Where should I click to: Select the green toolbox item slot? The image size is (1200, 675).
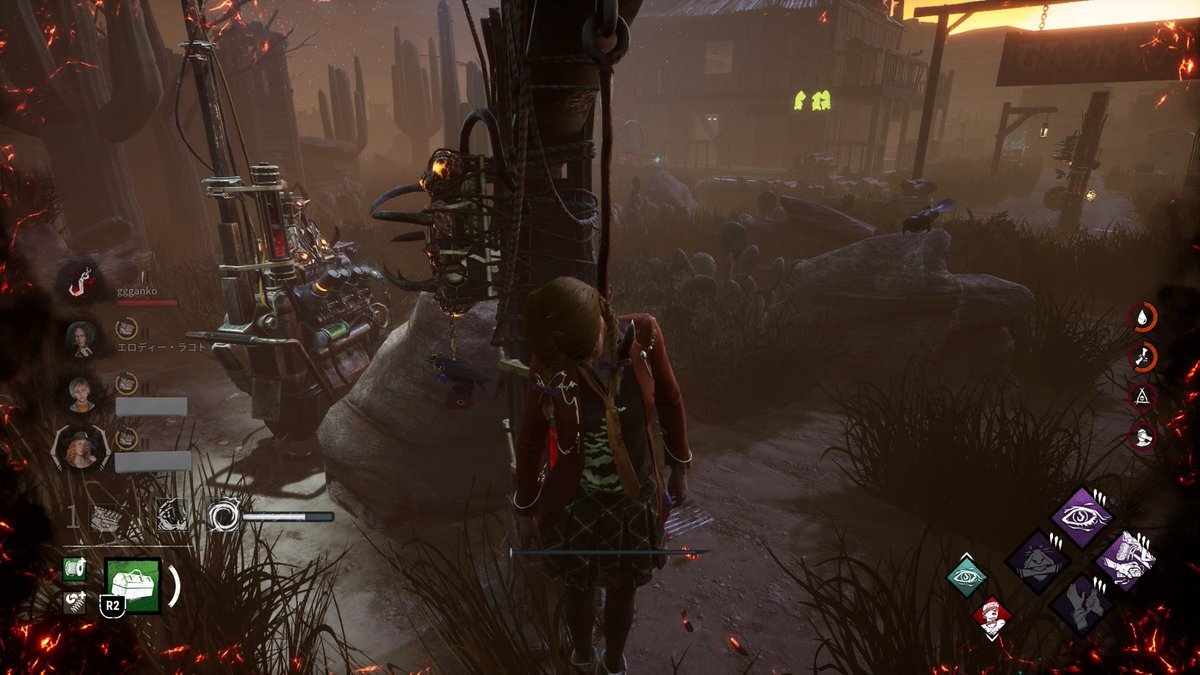[x=133, y=585]
